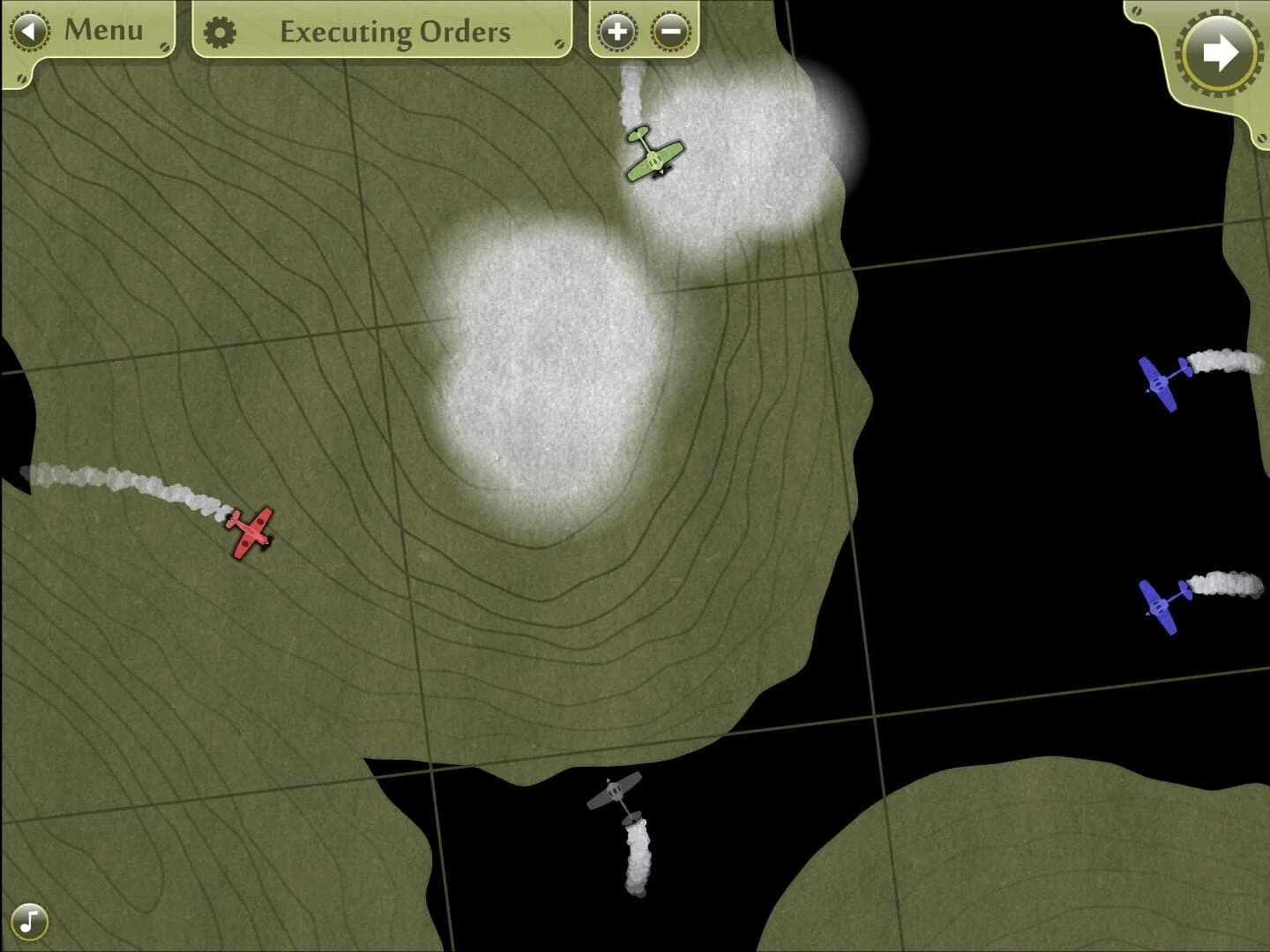
Task: Click the Executing Orders status banner
Action: click(x=395, y=33)
